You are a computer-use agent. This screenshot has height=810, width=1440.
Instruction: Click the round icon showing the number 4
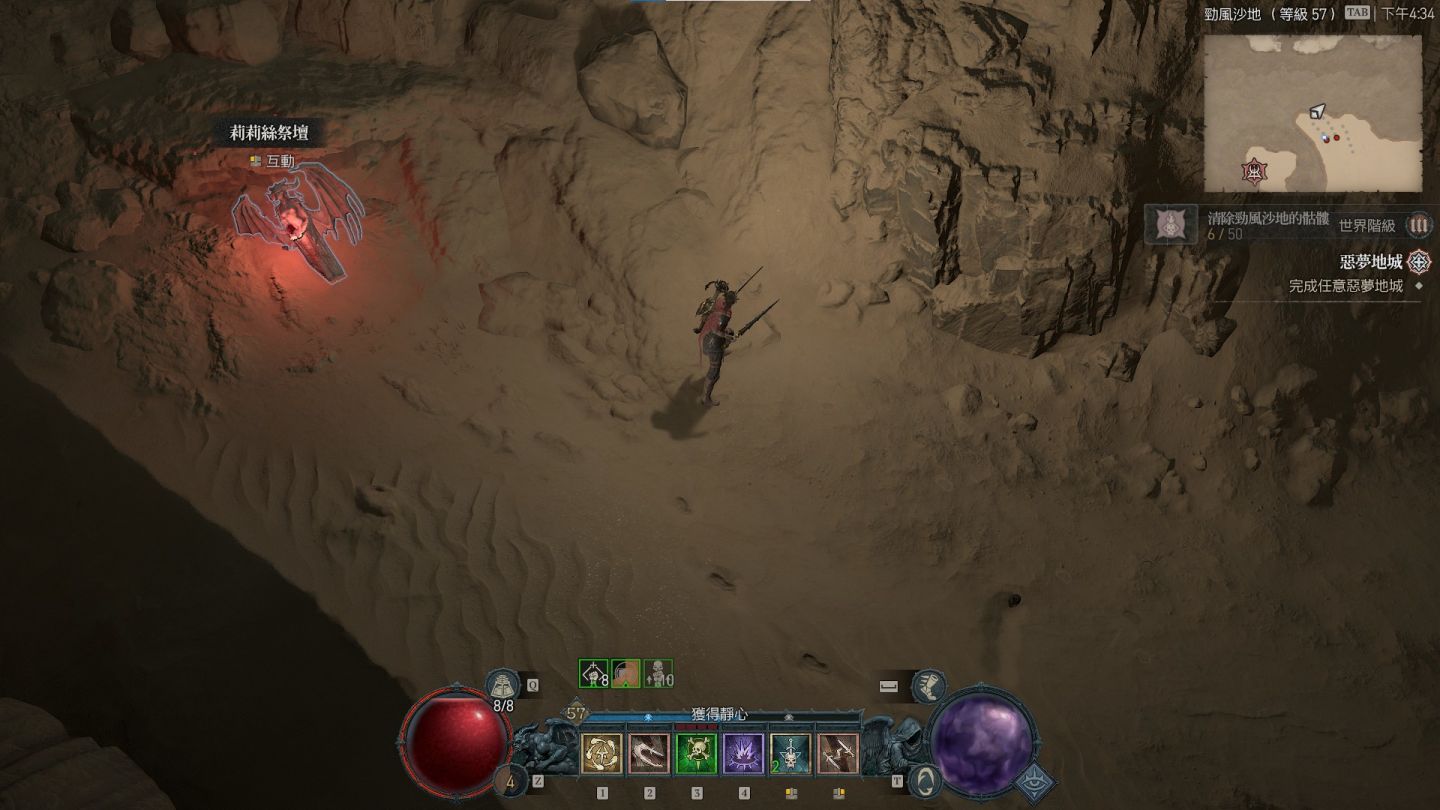(x=514, y=781)
